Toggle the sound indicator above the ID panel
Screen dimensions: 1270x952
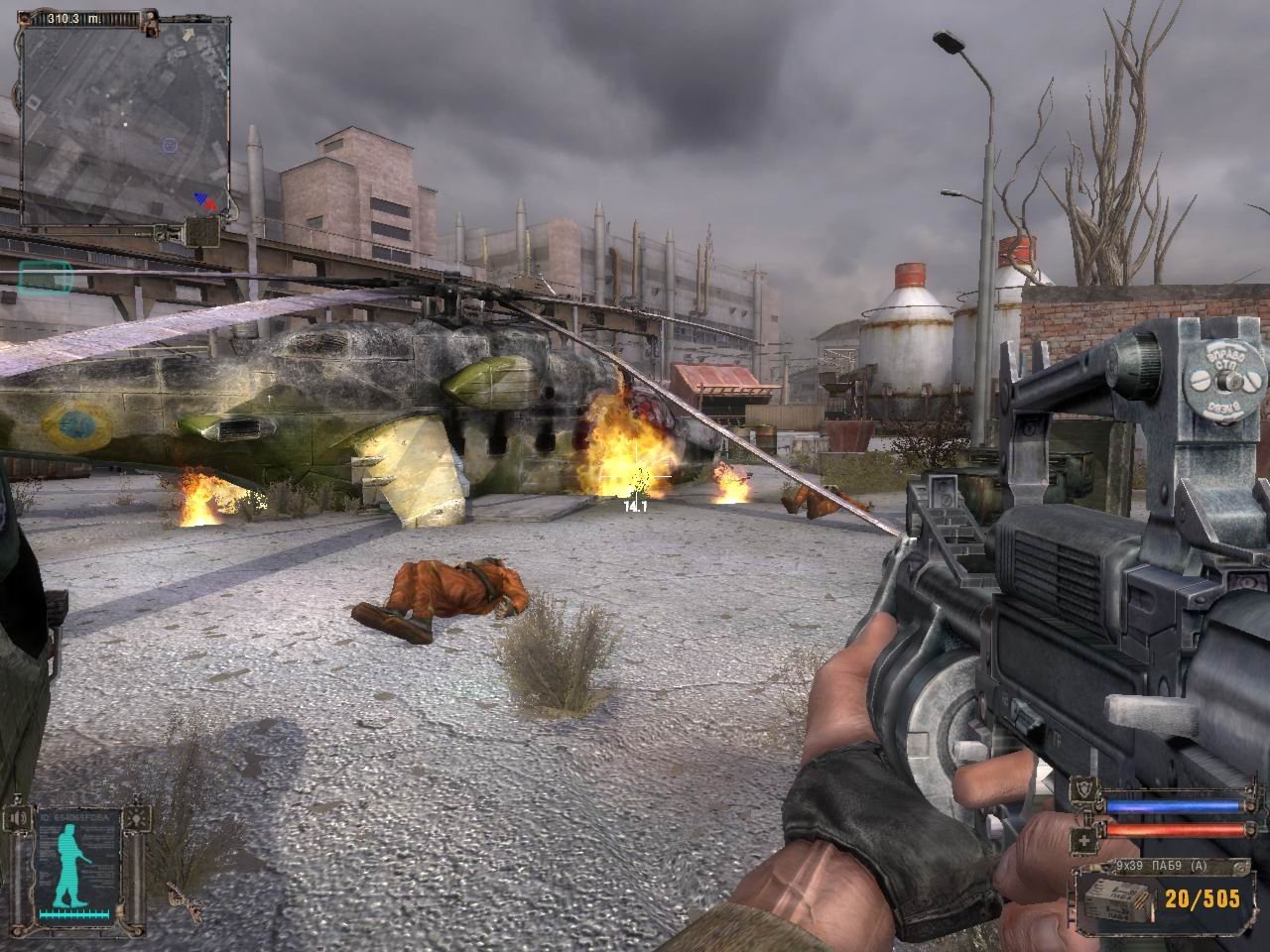click(x=18, y=817)
